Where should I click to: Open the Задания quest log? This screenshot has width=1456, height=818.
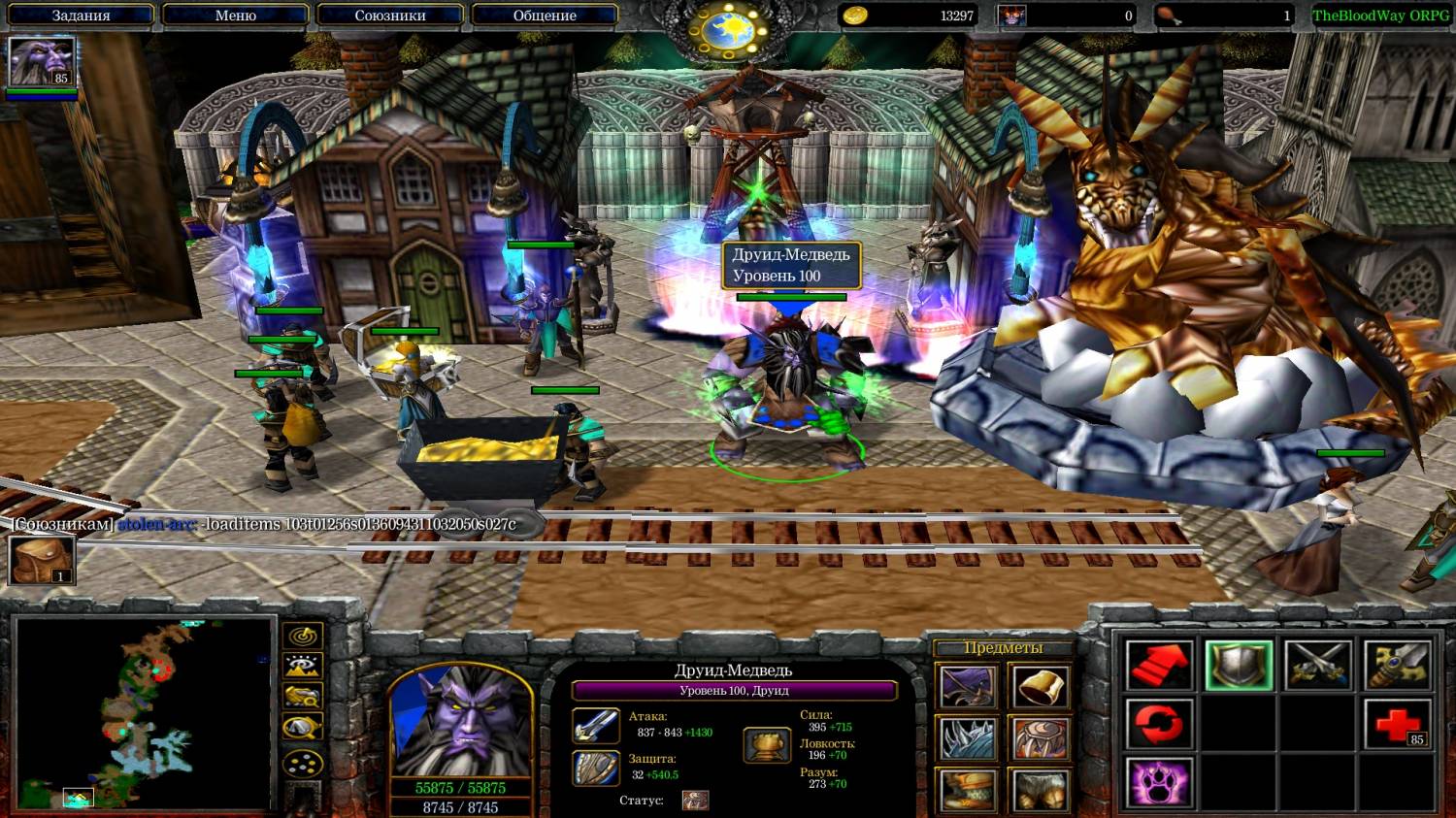point(81,16)
